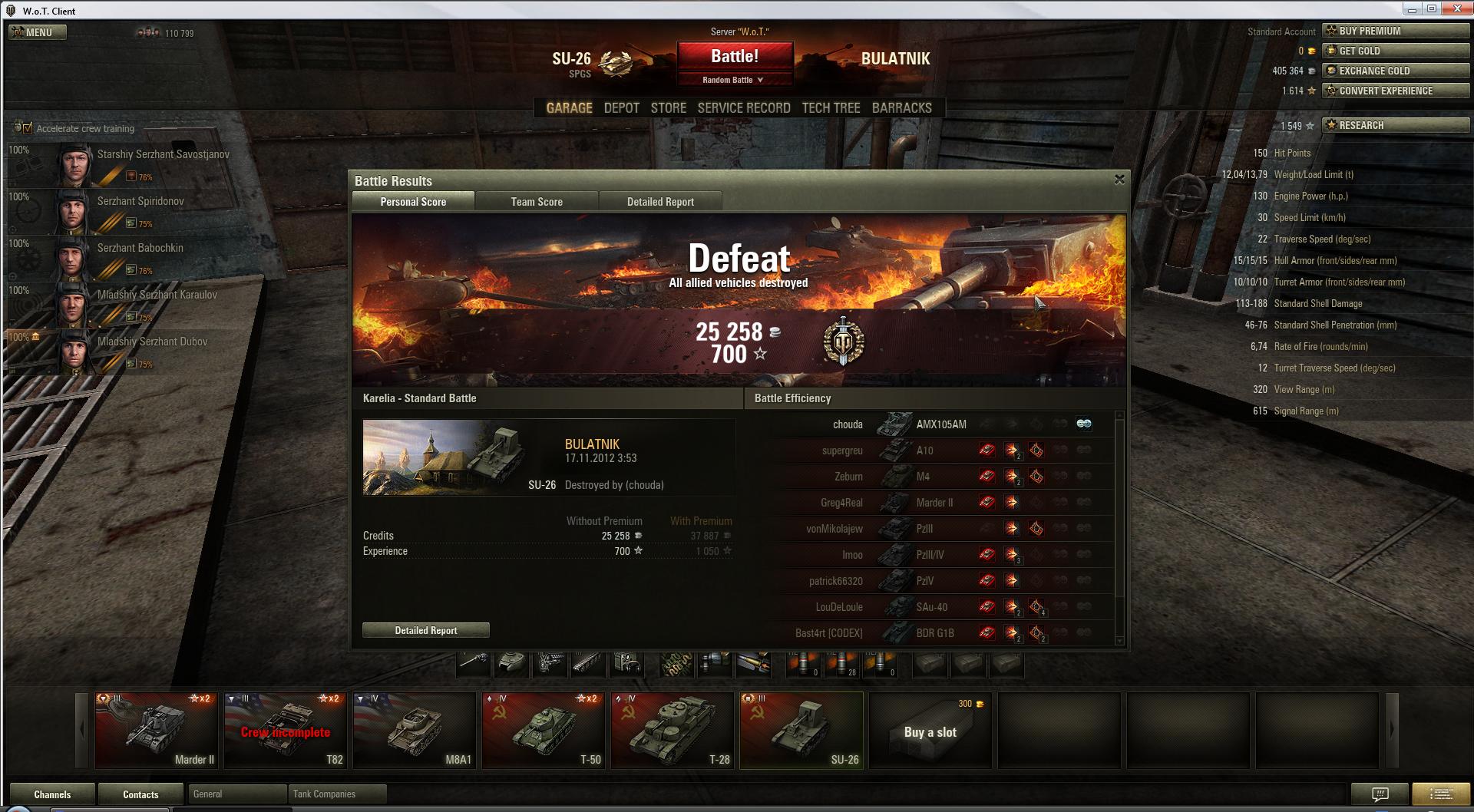Image resolution: width=1474 pixels, height=812 pixels.
Task: Select crew member Serzhant Spiridonov
Action: (x=140, y=201)
